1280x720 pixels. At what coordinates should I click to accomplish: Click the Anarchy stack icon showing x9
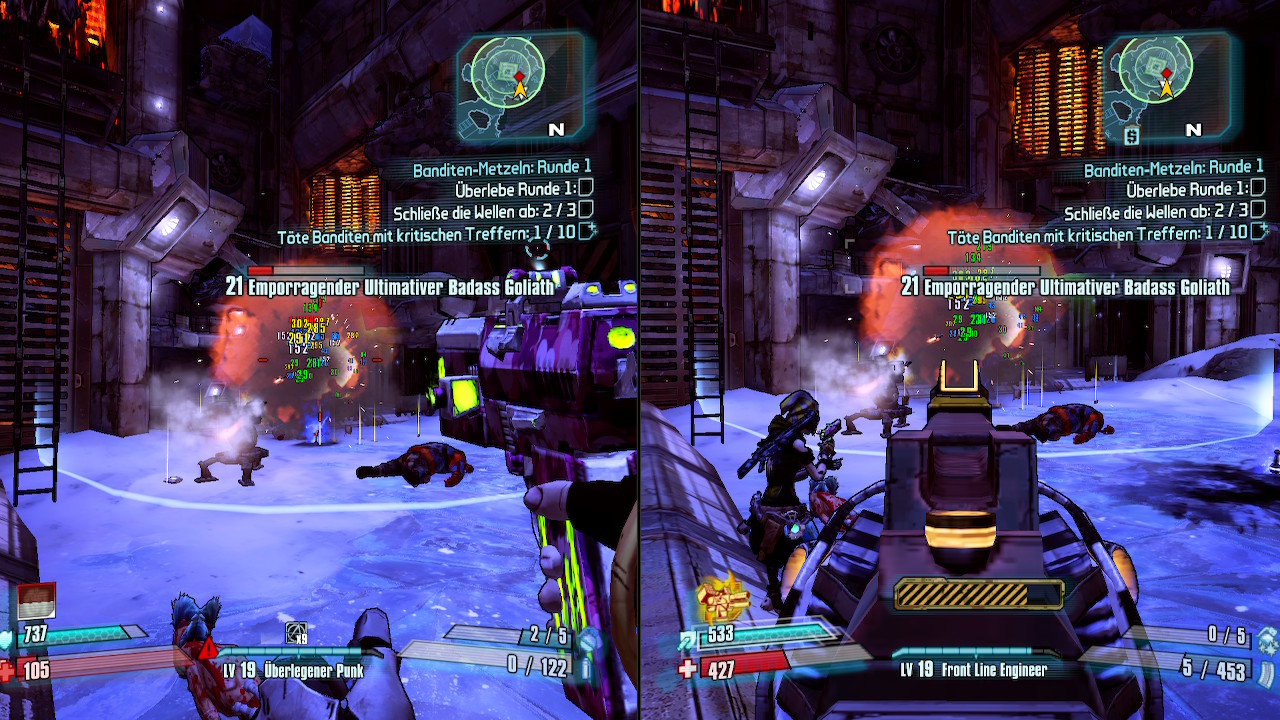pos(296,633)
